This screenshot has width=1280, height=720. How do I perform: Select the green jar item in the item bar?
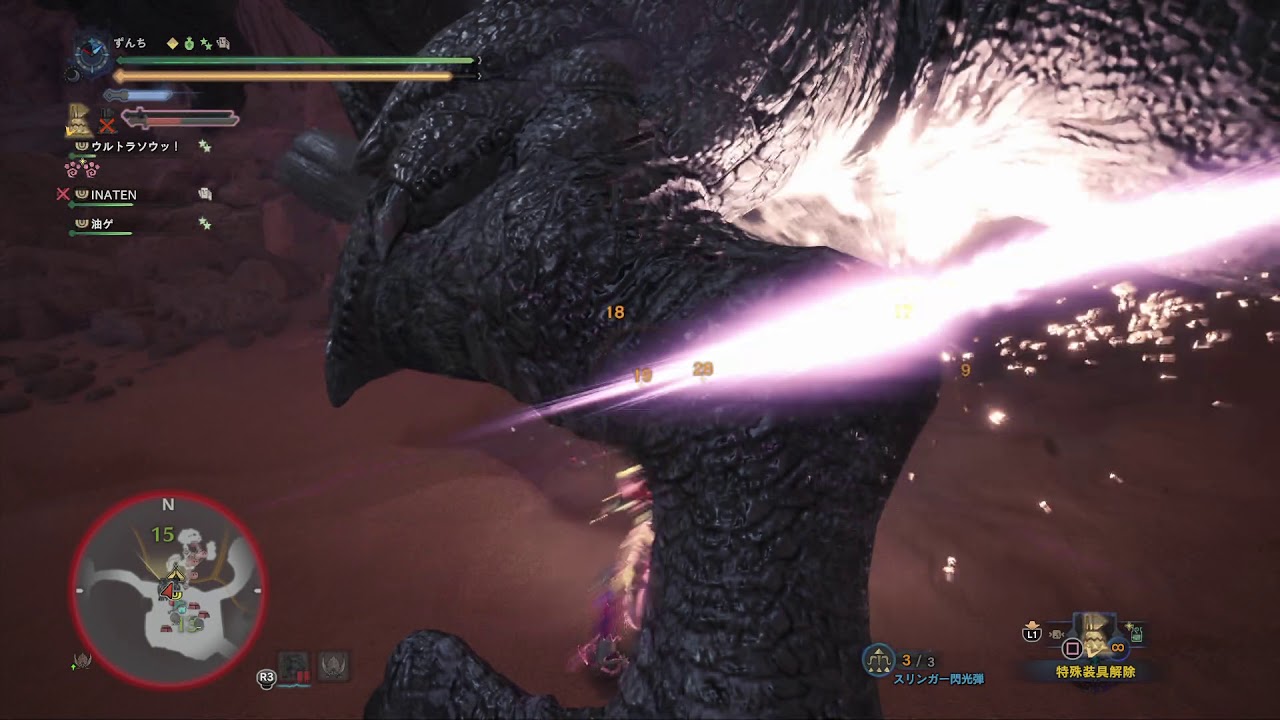pyautogui.click(x=1137, y=633)
